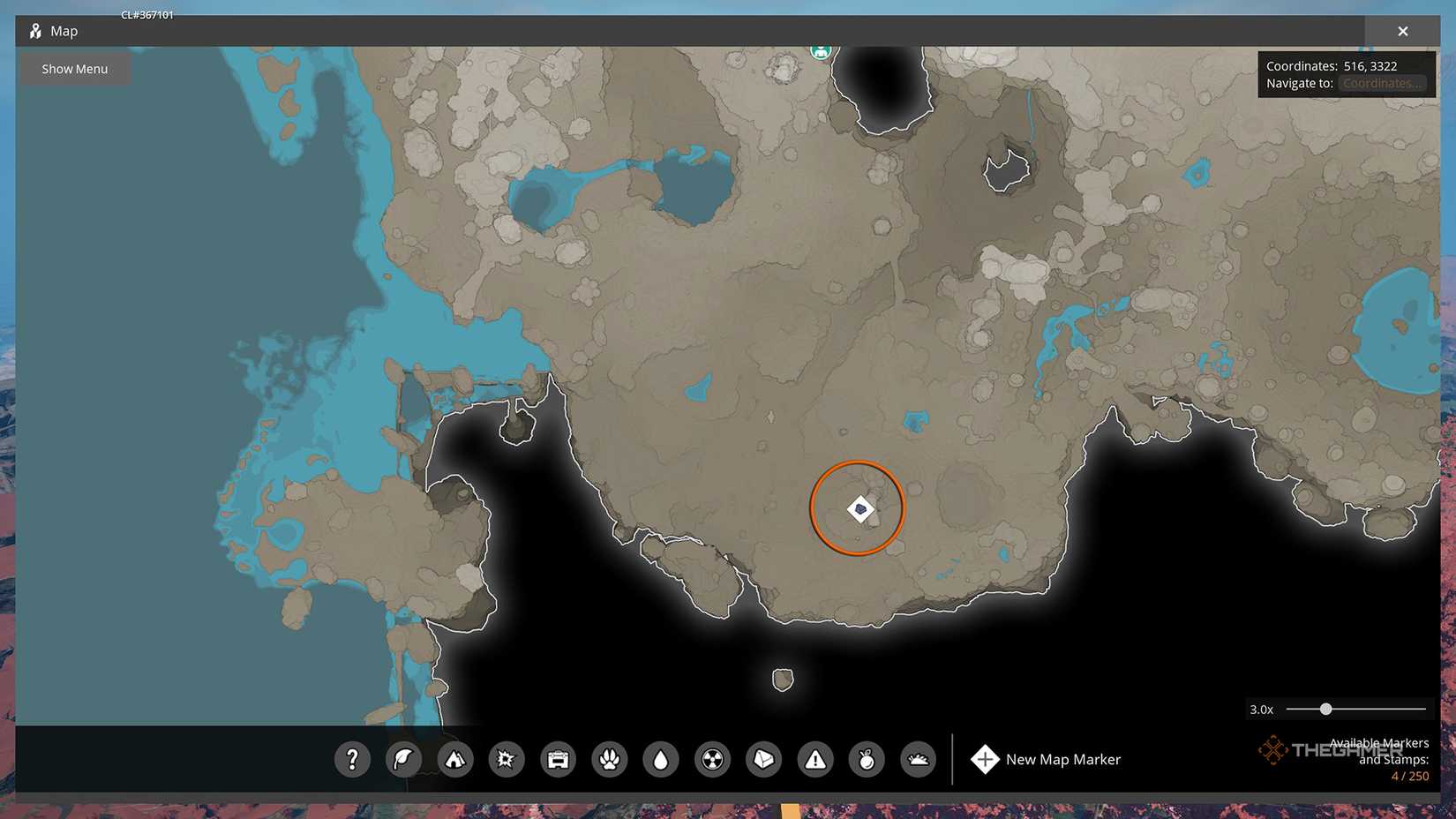Select the question mark stamp icon
This screenshot has height=819, width=1456.
point(352,759)
